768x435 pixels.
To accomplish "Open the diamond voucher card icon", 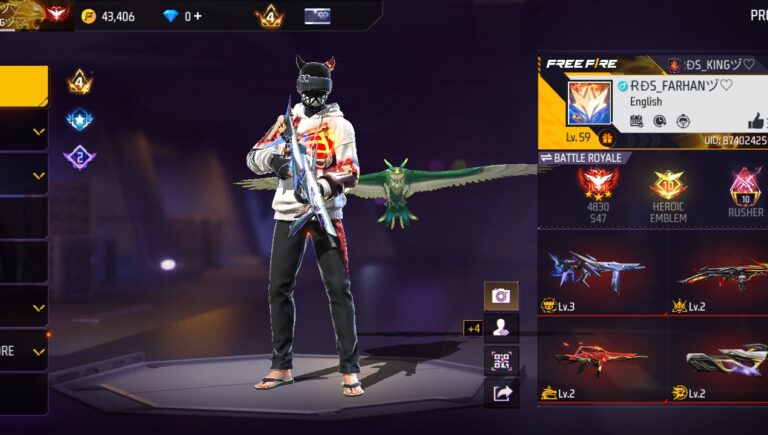I will pyautogui.click(x=317, y=16).
